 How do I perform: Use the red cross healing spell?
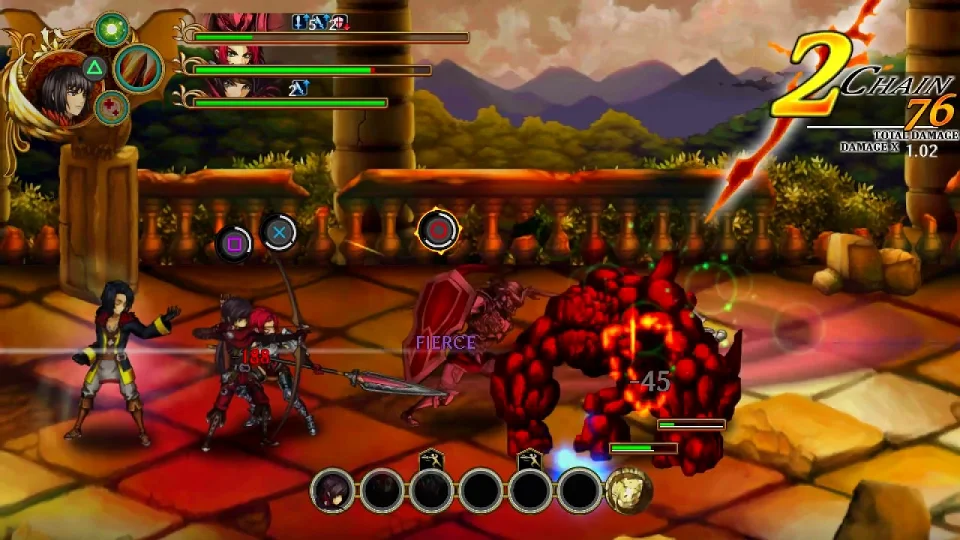point(112,107)
